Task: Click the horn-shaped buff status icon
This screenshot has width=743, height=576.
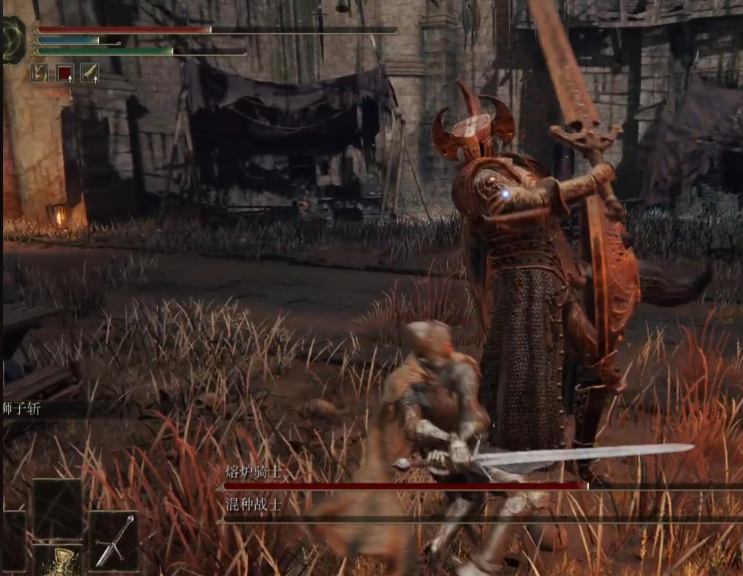Action: pyautogui.click(x=89, y=72)
